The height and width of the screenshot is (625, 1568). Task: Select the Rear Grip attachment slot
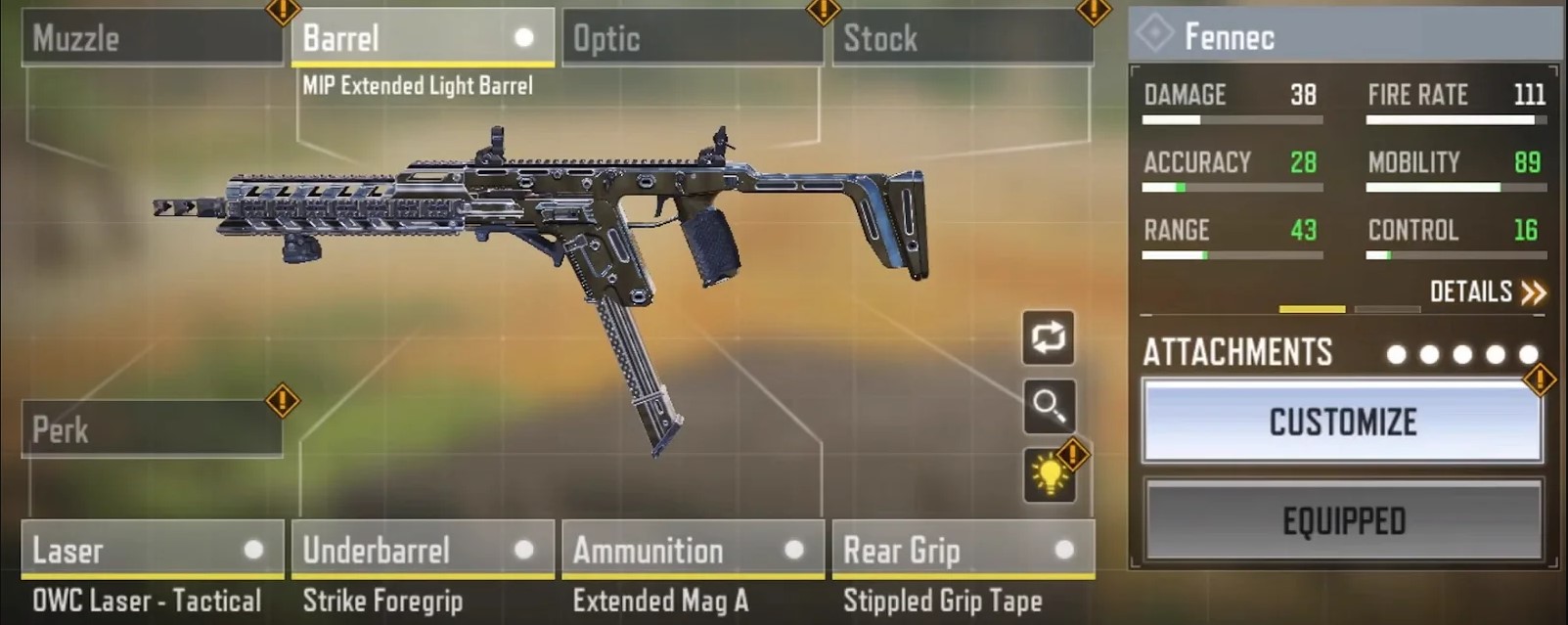click(963, 550)
